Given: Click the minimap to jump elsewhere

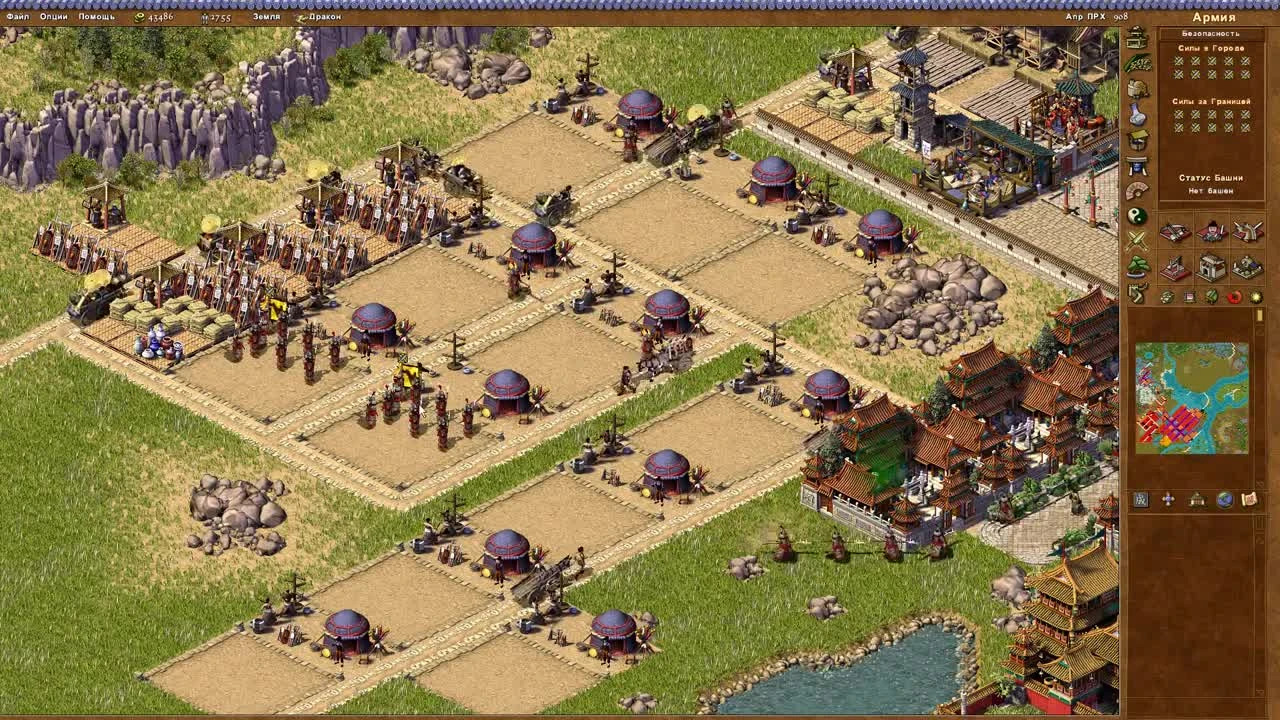Looking at the screenshot, I should click(1190, 400).
